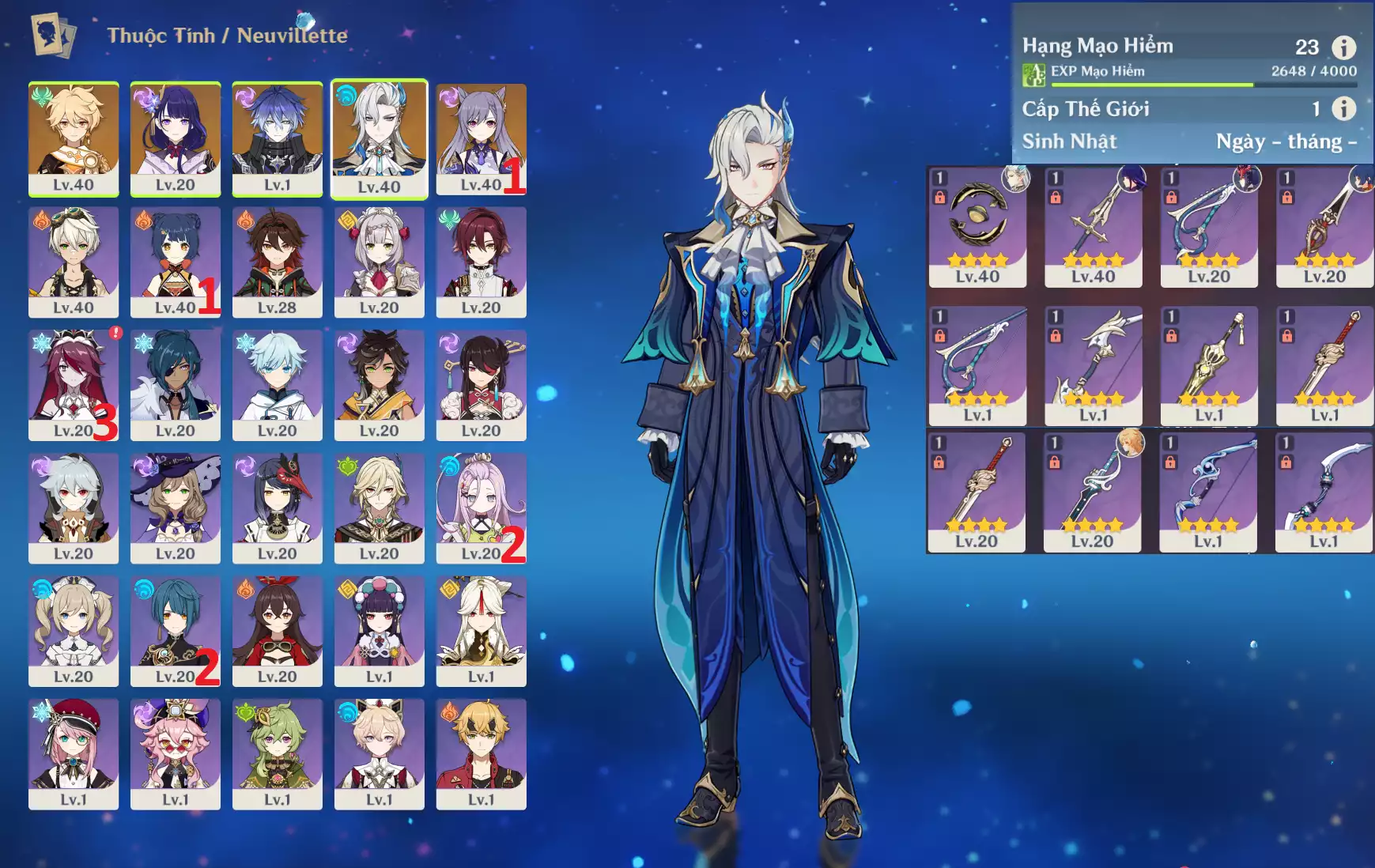The width and height of the screenshot is (1375, 868).
Task: Click the character archive icon beside Thuộc Tính
Action: click(x=53, y=35)
